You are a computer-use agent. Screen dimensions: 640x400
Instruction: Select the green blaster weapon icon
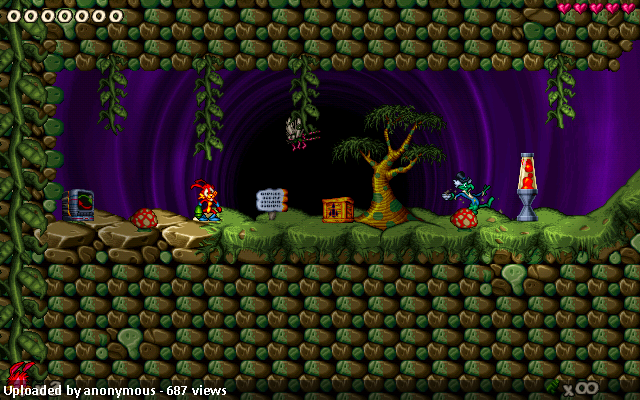pyautogui.click(x=553, y=383)
